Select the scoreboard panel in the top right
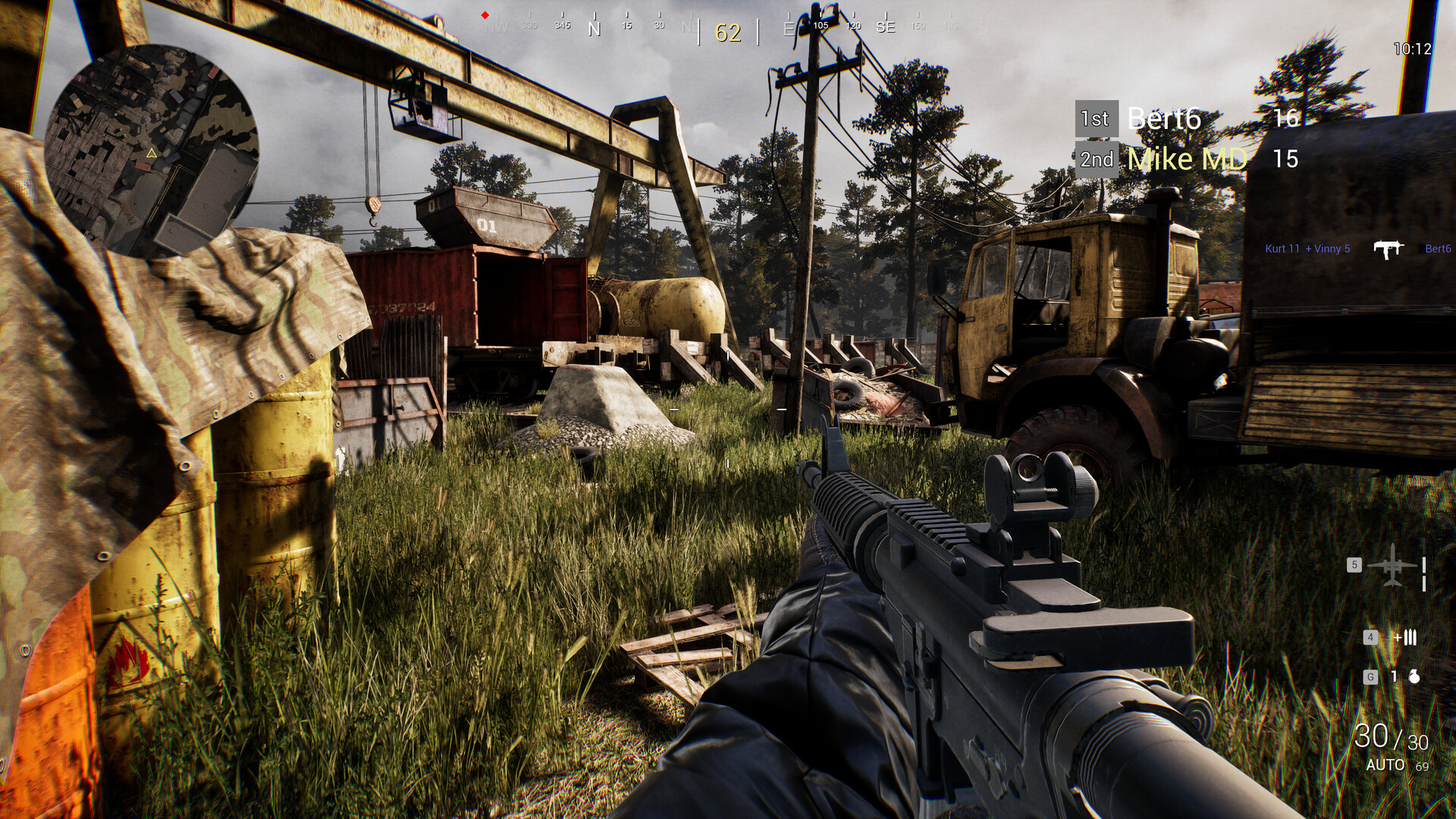This screenshot has width=1456, height=819. (1191, 139)
